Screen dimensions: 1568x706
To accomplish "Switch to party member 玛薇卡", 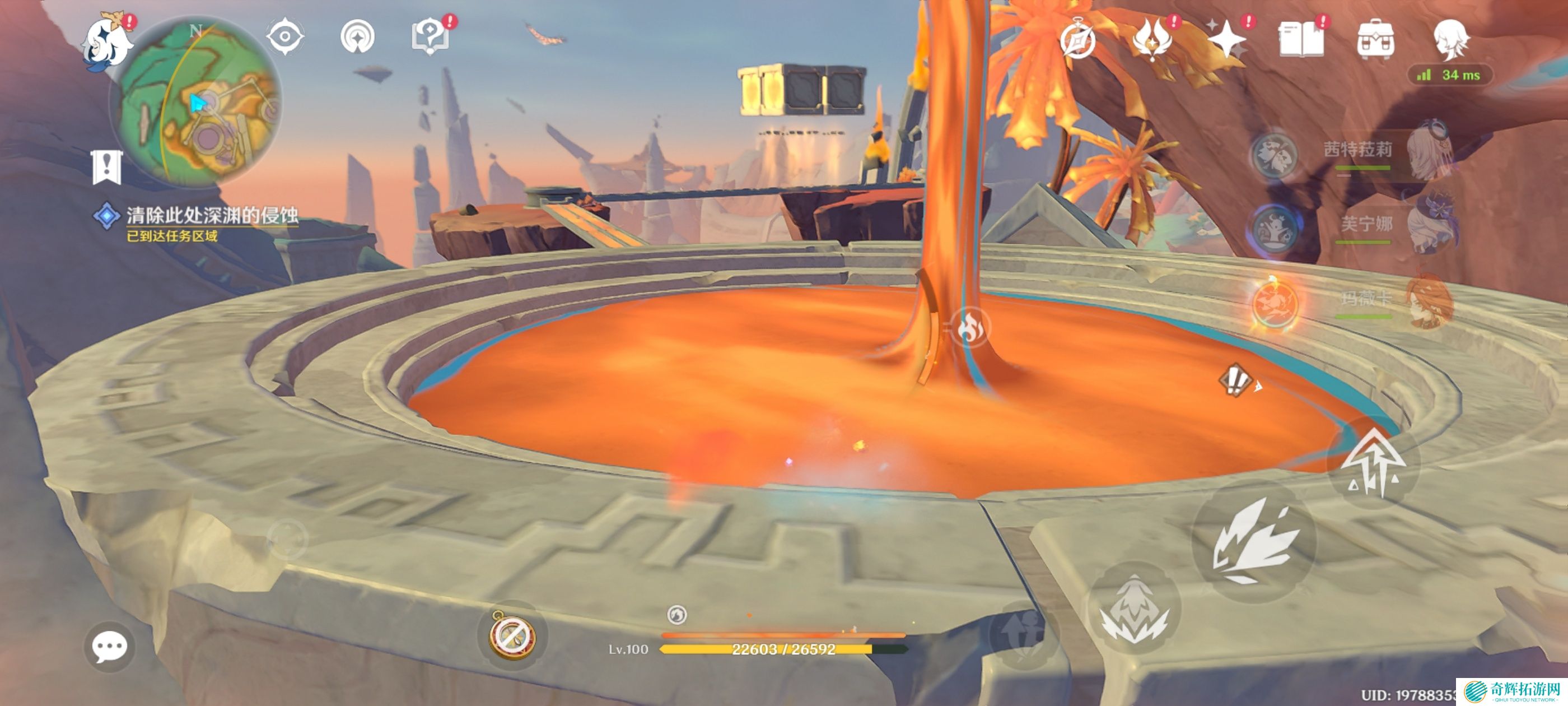I will 1366,300.
